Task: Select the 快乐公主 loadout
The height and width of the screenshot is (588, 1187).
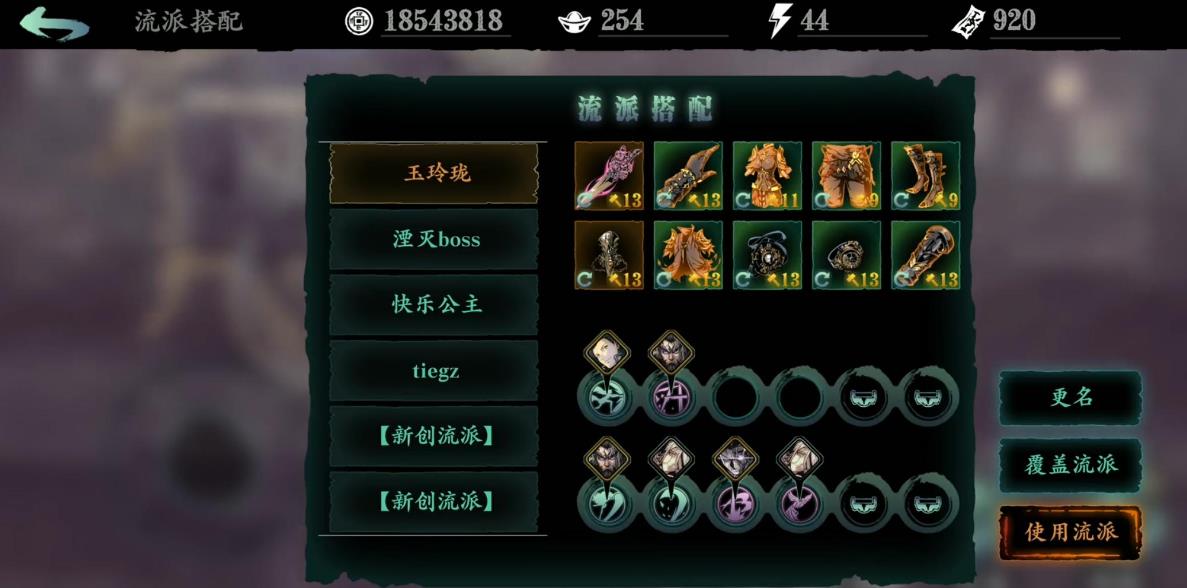Action: 434,305
